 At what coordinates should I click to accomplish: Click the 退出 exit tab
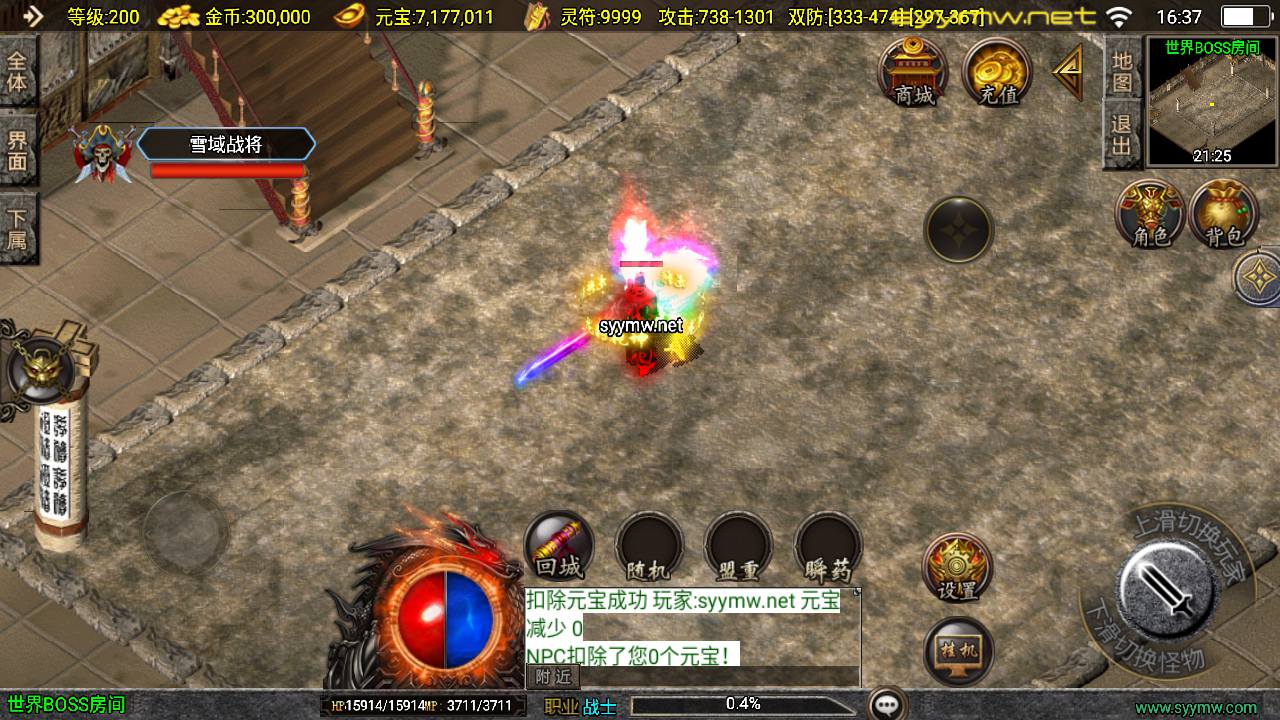point(1122,136)
